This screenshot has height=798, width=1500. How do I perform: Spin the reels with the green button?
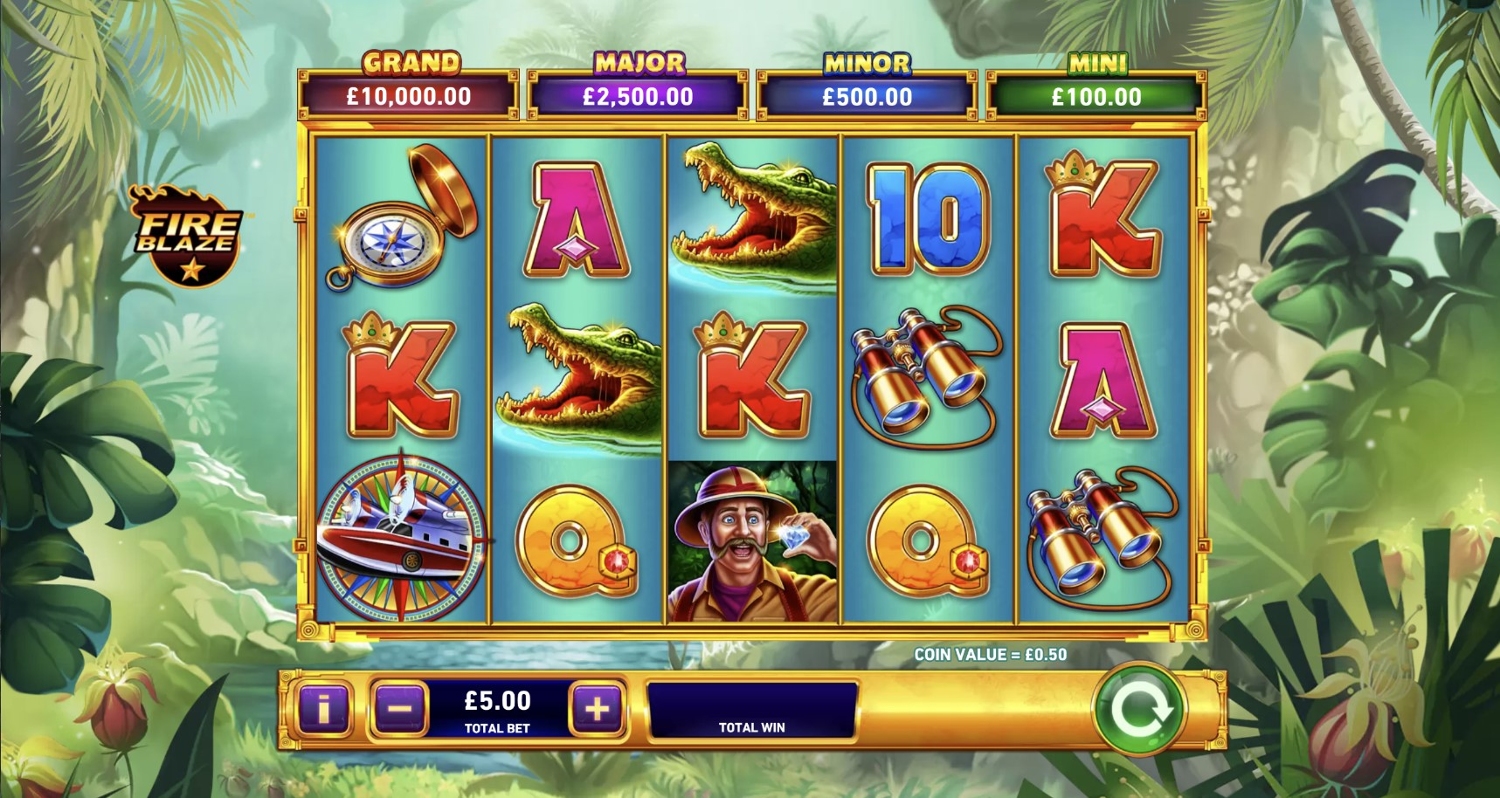point(1139,709)
